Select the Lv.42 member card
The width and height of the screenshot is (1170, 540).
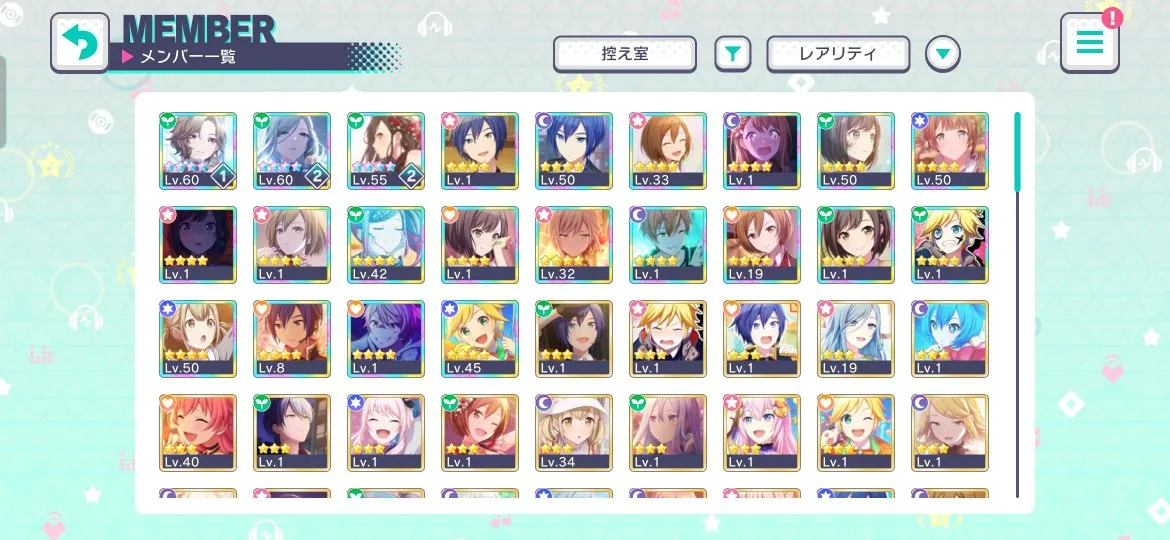(x=386, y=245)
